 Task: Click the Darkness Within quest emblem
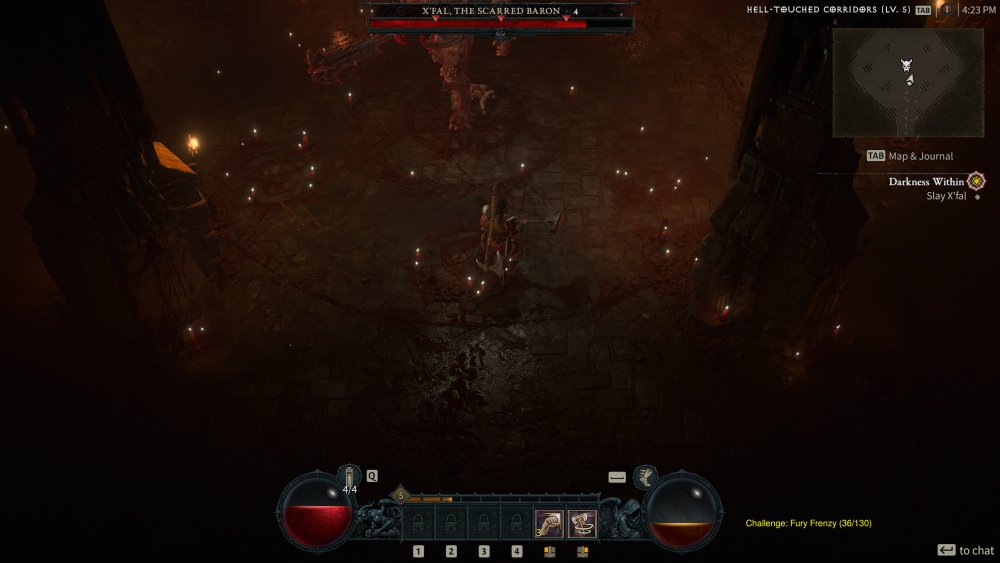coord(976,181)
